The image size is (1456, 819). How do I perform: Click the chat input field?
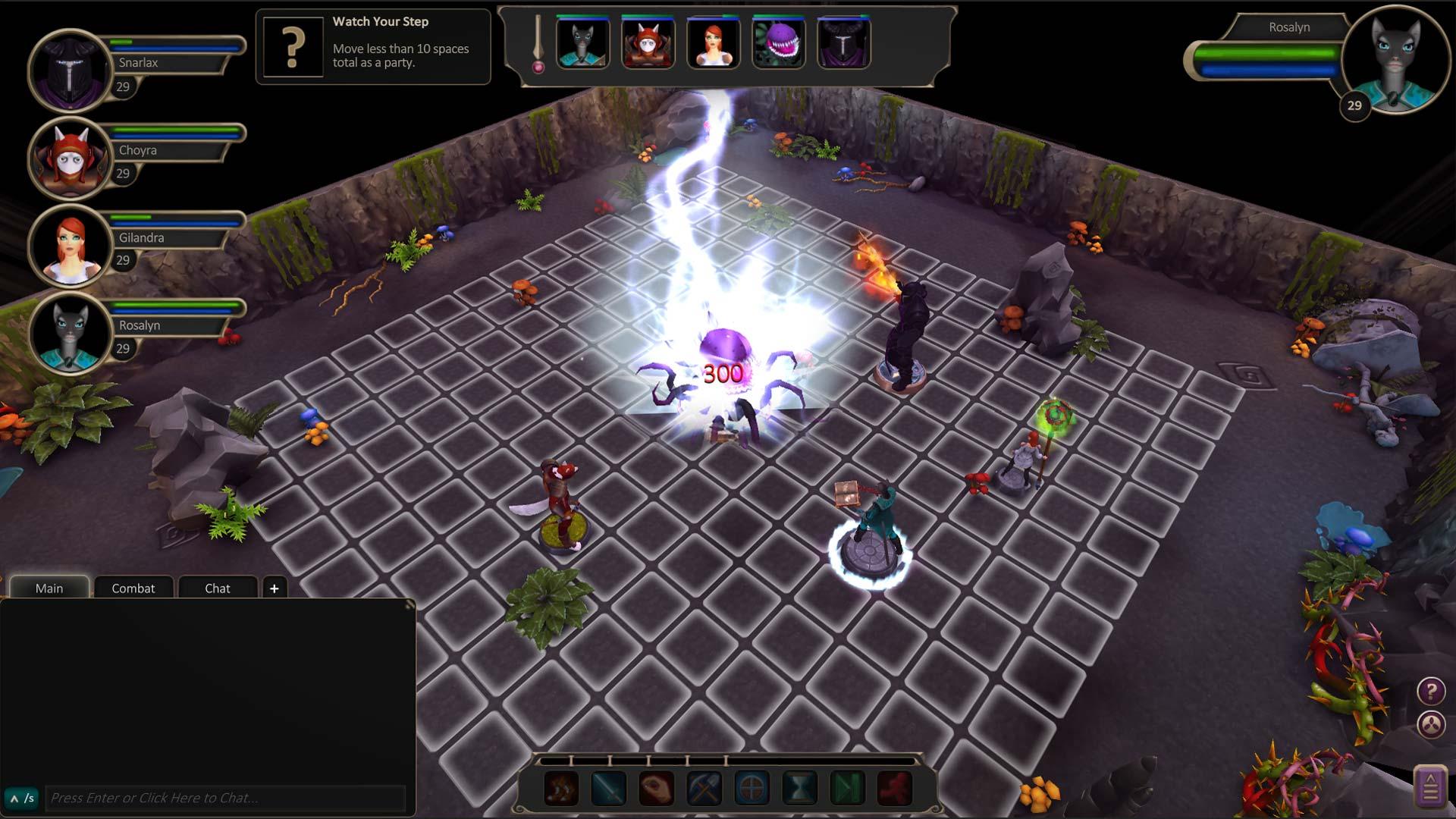click(224, 798)
